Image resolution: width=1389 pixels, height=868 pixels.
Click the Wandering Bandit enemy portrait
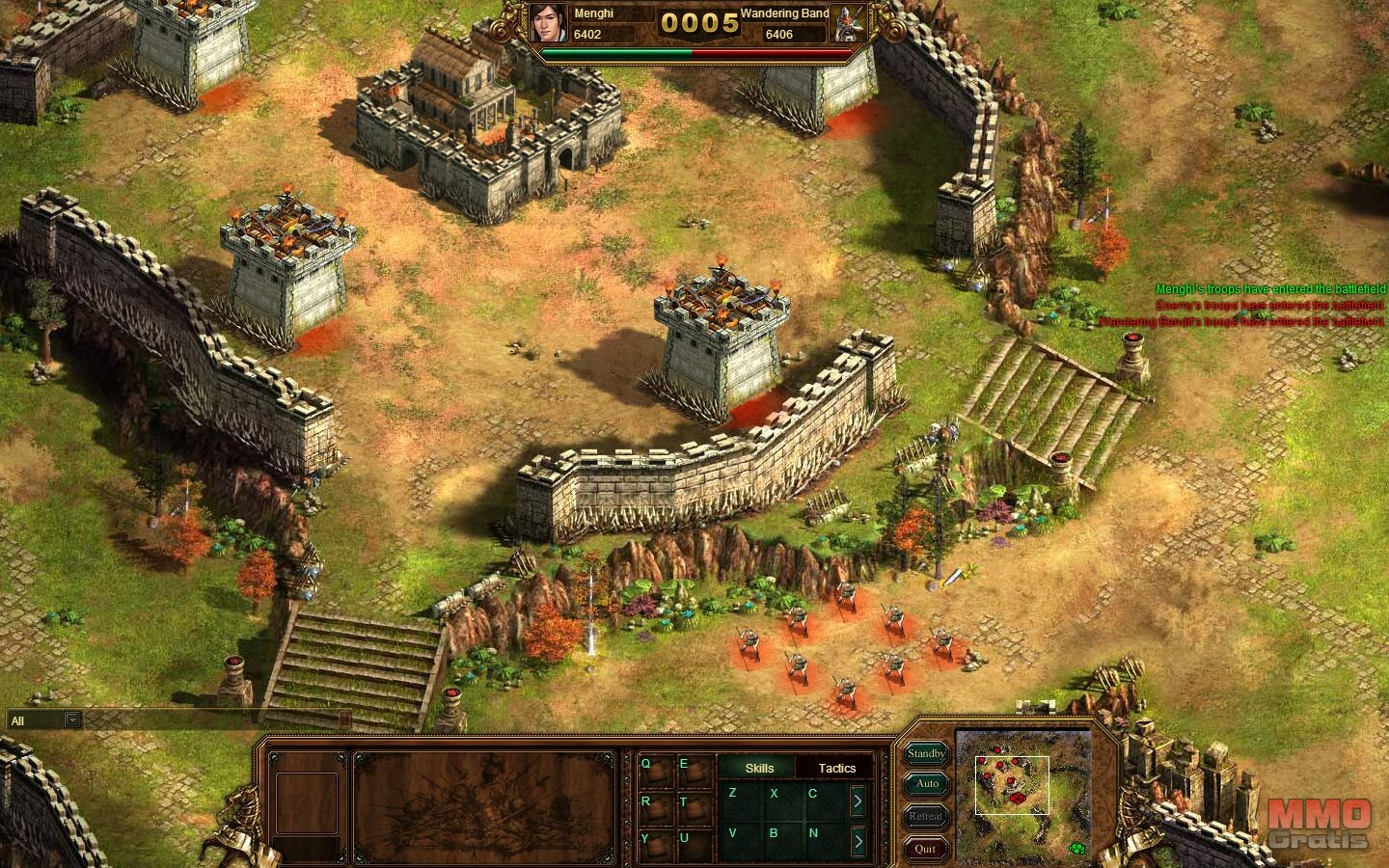(850, 24)
